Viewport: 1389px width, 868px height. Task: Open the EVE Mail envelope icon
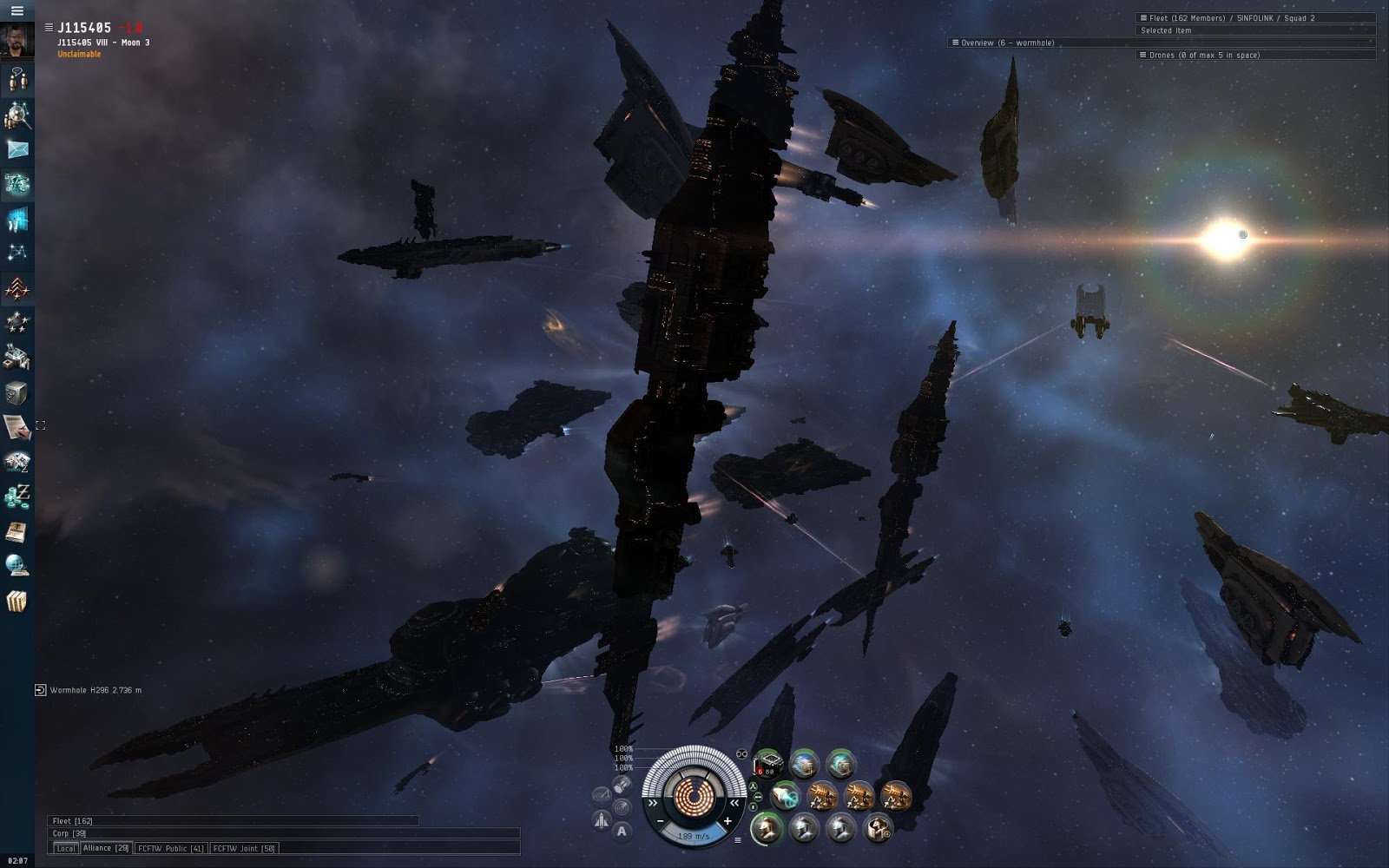(x=17, y=149)
